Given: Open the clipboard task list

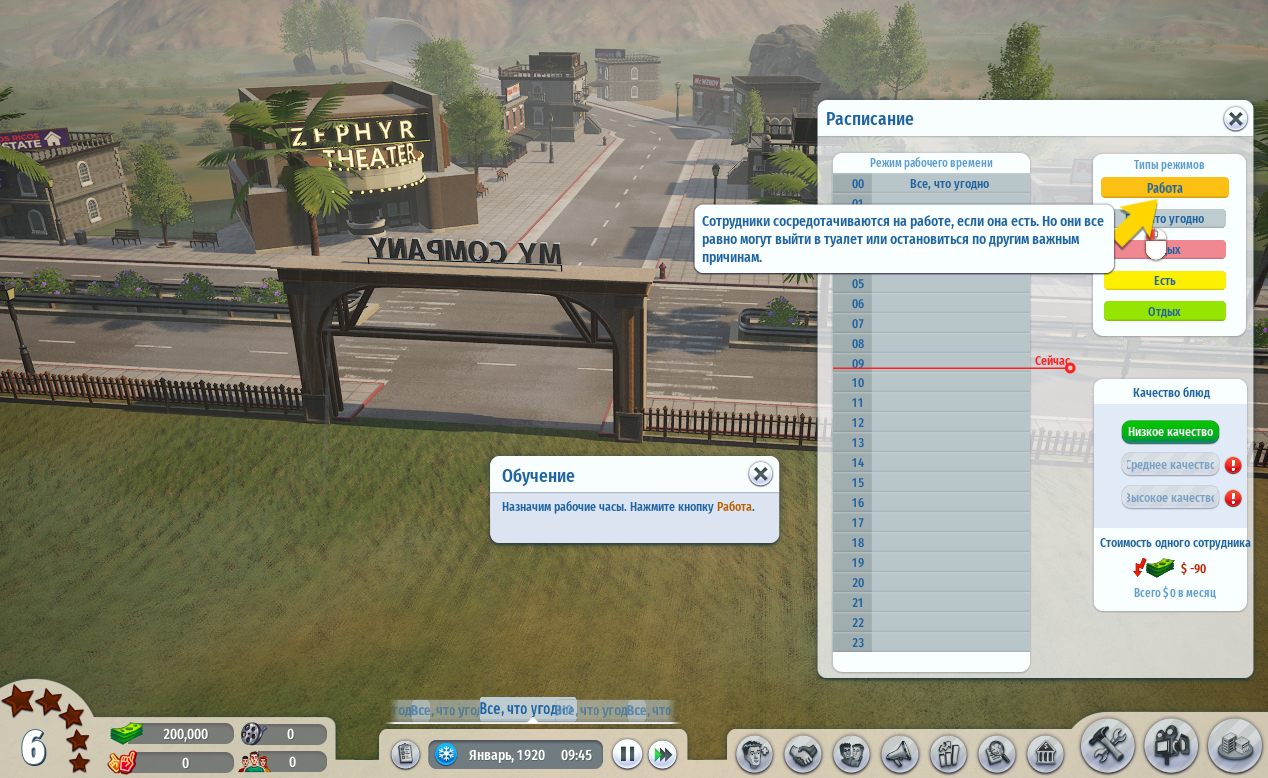Looking at the screenshot, I should (404, 754).
